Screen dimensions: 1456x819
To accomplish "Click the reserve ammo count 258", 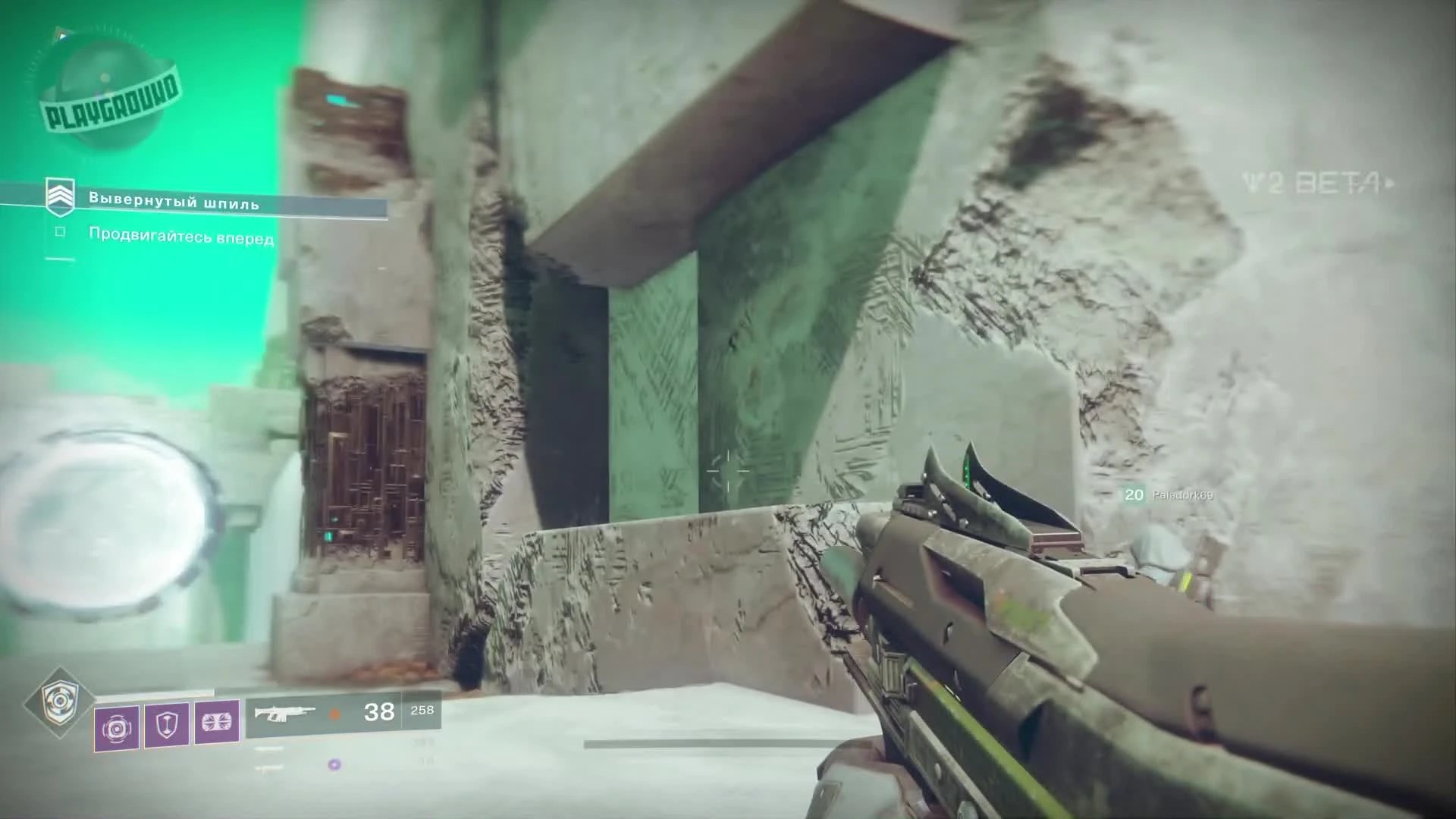I will 422,711.
